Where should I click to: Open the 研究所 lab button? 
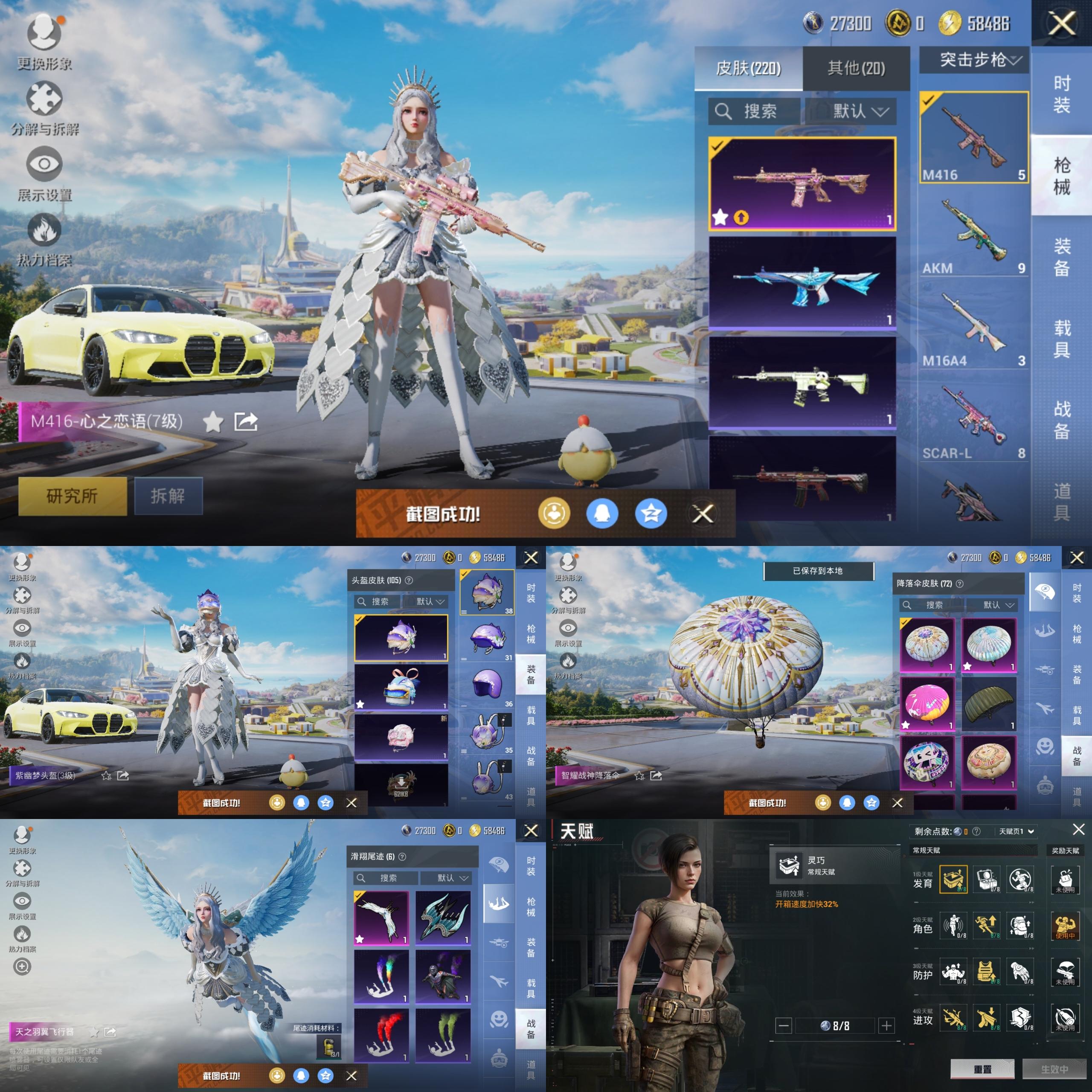click(x=73, y=496)
